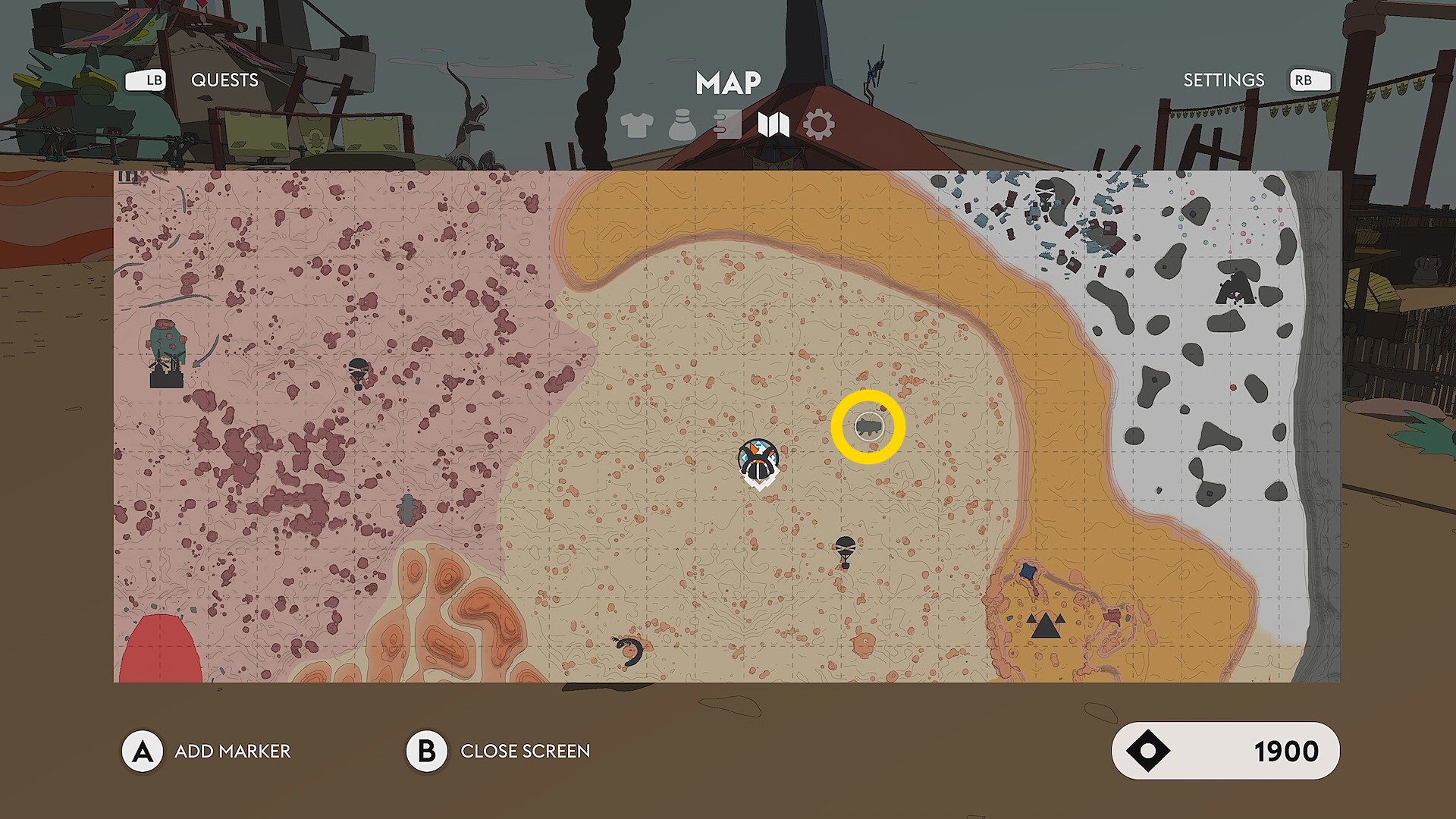
Task: Open the quest log icon tab
Action: pos(727,125)
